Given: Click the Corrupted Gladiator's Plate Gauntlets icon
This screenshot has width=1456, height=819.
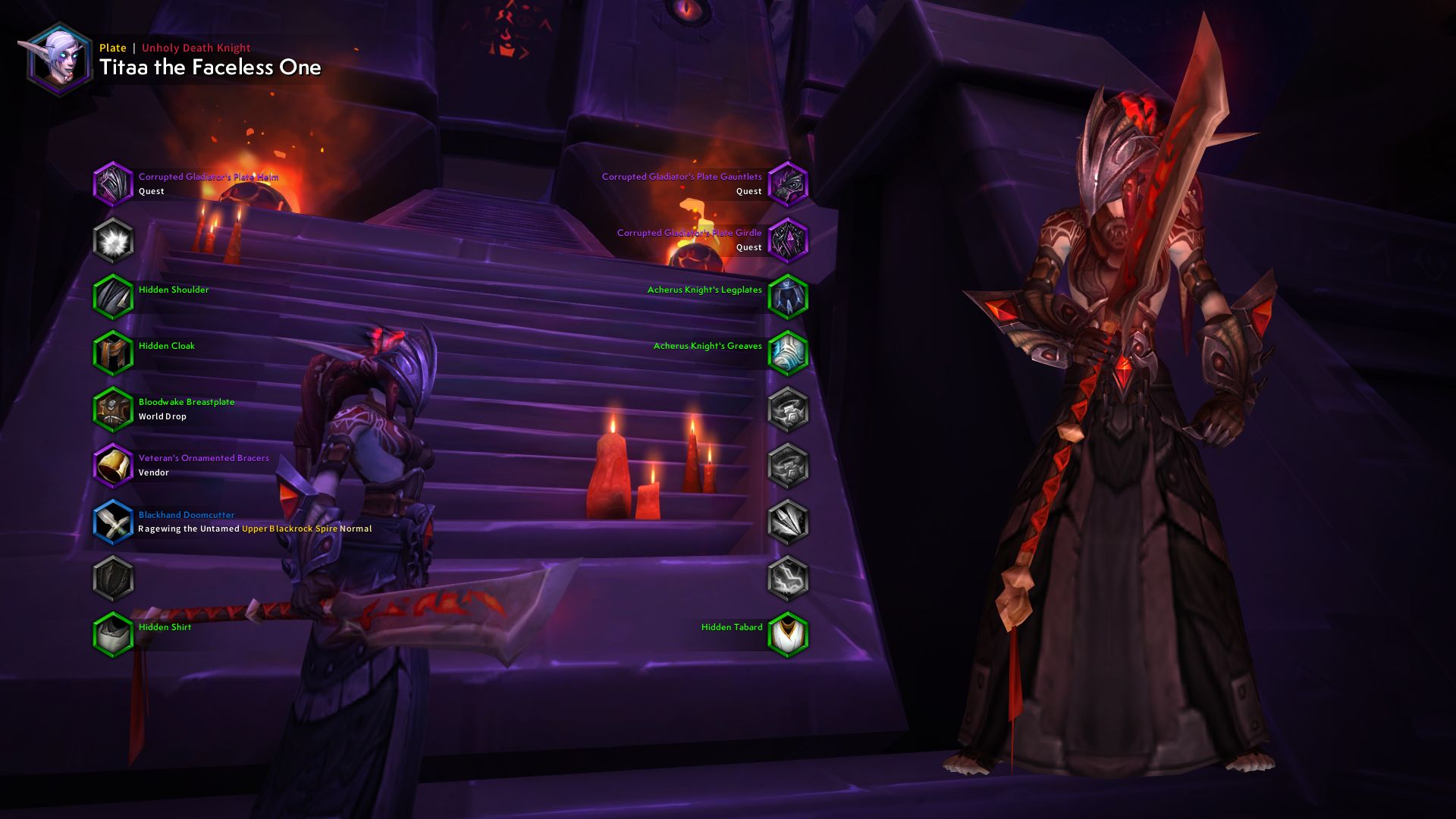Looking at the screenshot, I should pyautogui.click(x=789, y=183).
